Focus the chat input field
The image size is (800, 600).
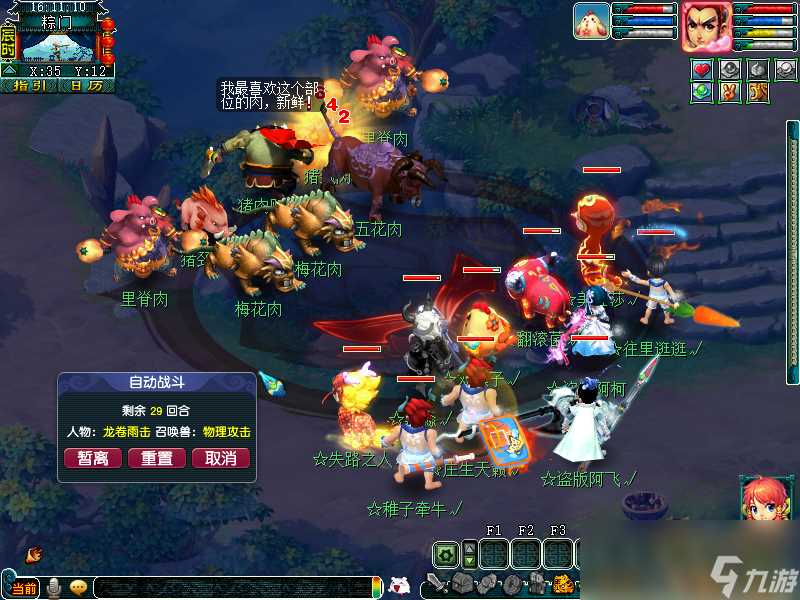point(230,588)
